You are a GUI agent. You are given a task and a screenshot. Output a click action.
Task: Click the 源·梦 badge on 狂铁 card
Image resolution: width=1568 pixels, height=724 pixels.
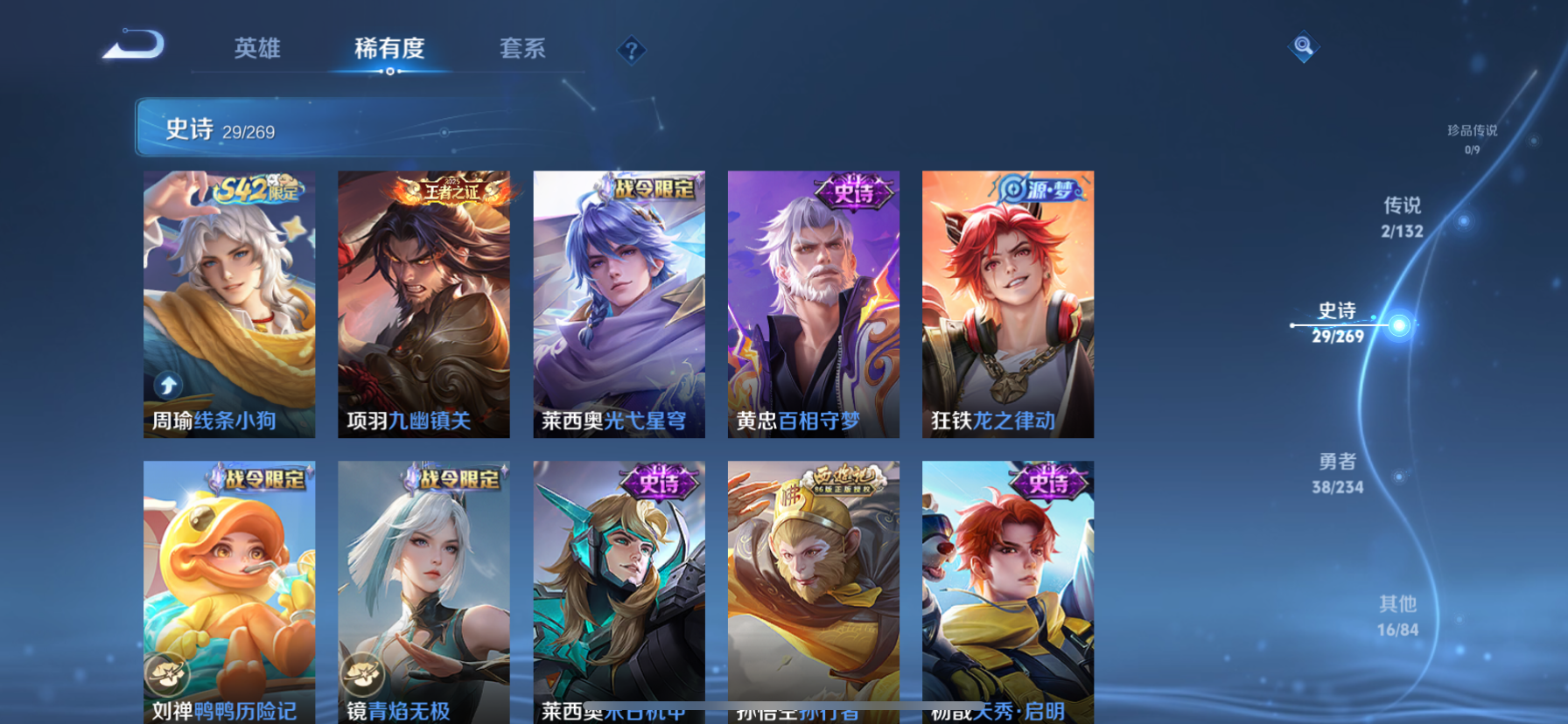pyautogui.click(x=1037, y=188)
